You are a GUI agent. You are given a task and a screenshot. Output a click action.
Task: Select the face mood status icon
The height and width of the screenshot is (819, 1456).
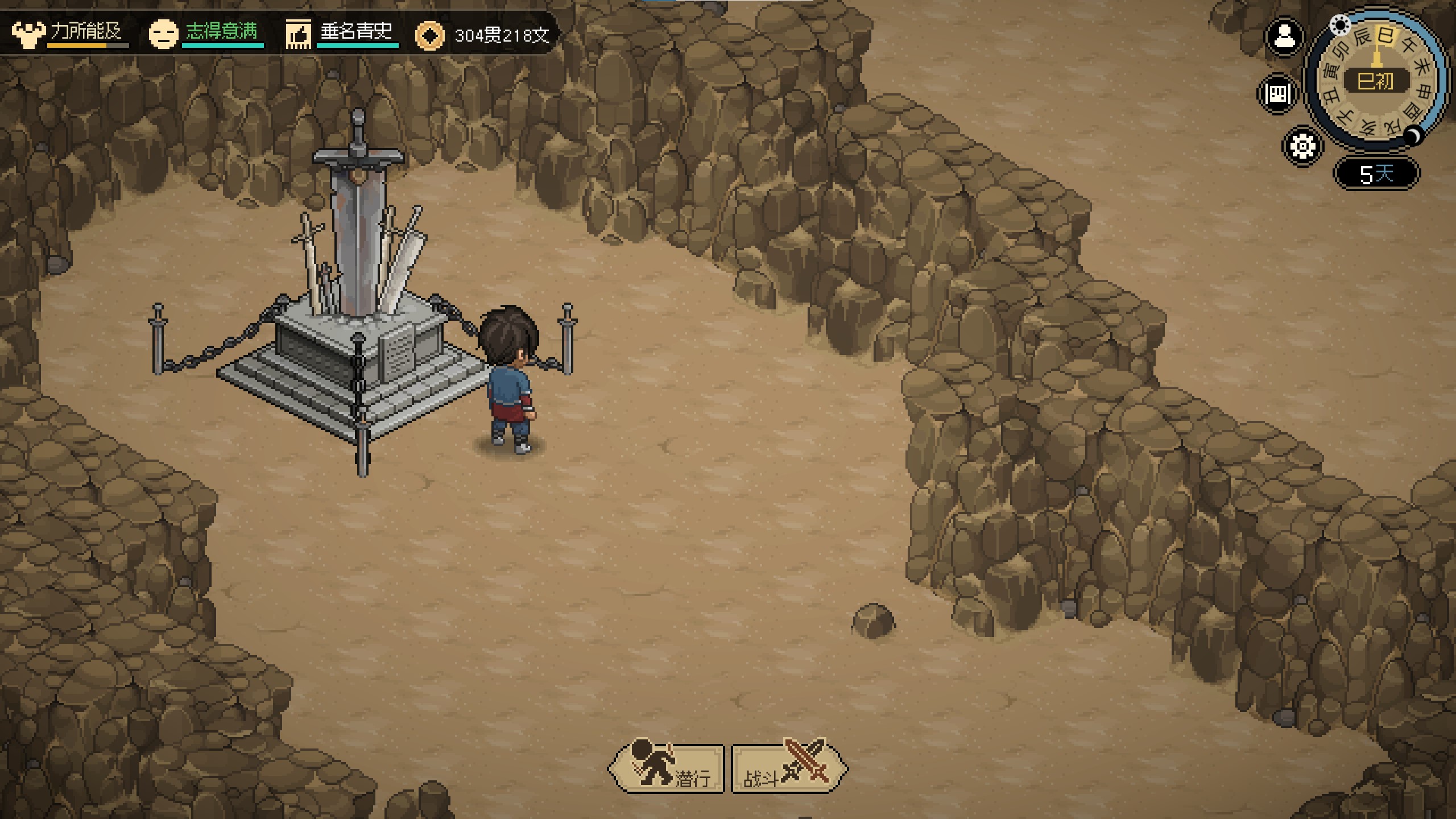coord(163,34)
